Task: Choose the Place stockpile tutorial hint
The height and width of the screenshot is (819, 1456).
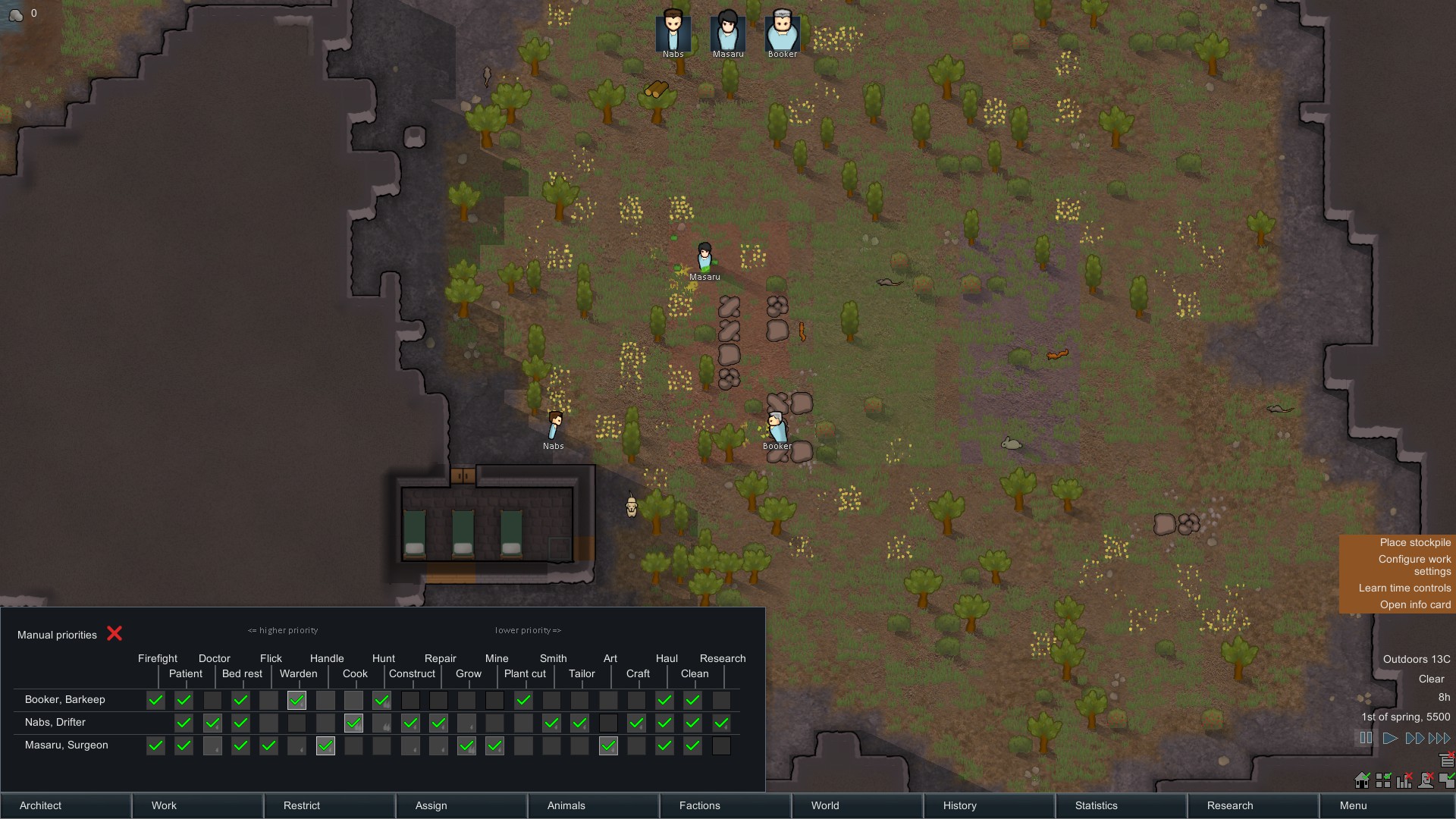Action: (1414, 542)
